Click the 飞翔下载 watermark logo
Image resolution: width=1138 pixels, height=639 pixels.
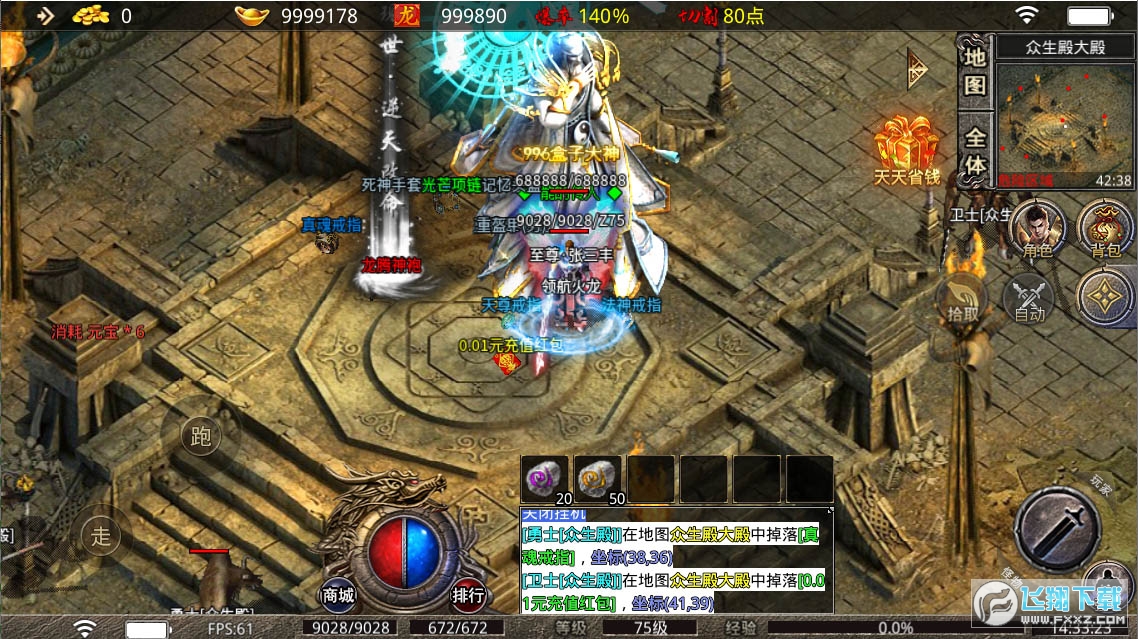[x=1050, y=602]
